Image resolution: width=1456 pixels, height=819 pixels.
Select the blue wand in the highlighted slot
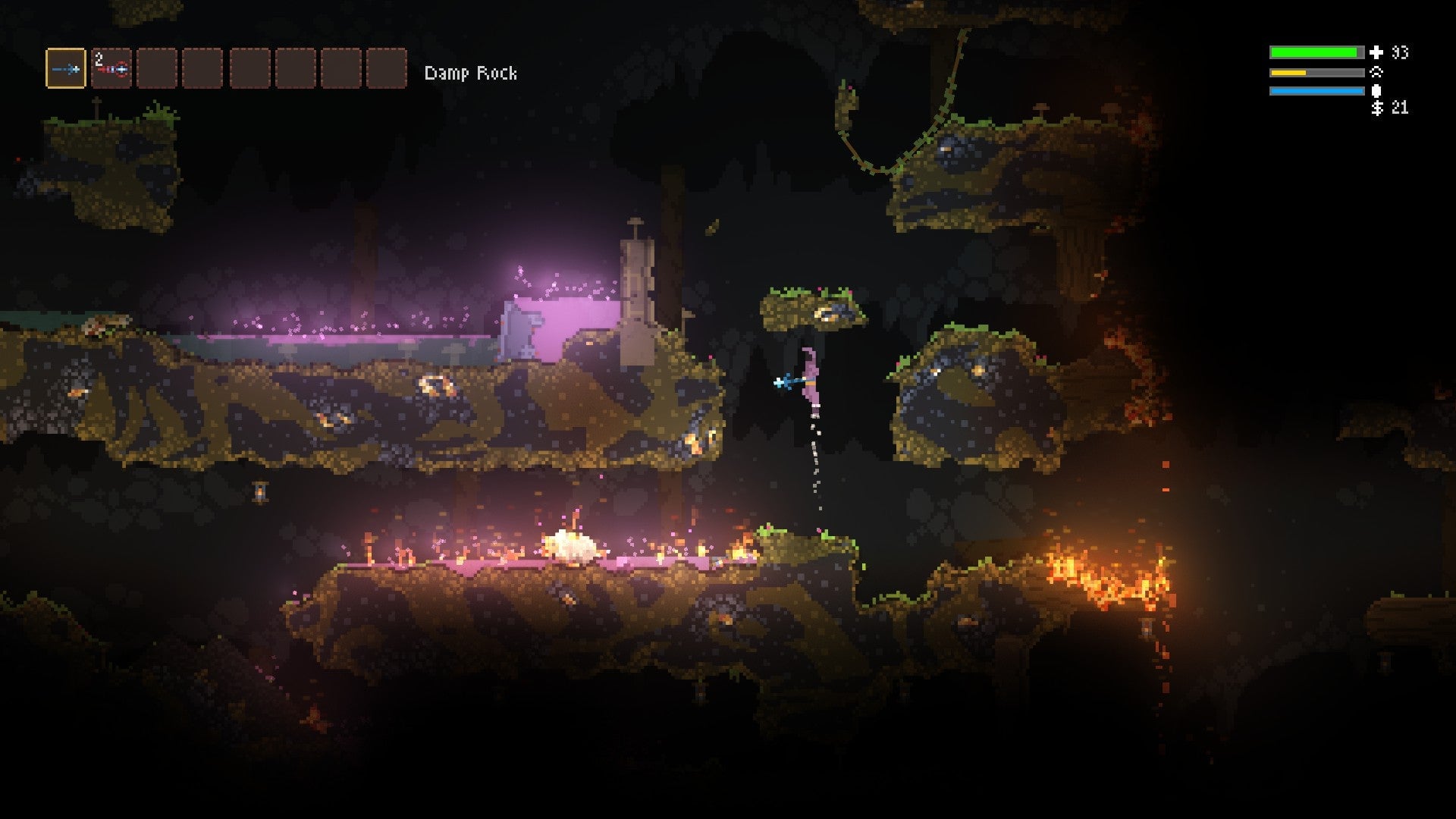pos(66,69)
